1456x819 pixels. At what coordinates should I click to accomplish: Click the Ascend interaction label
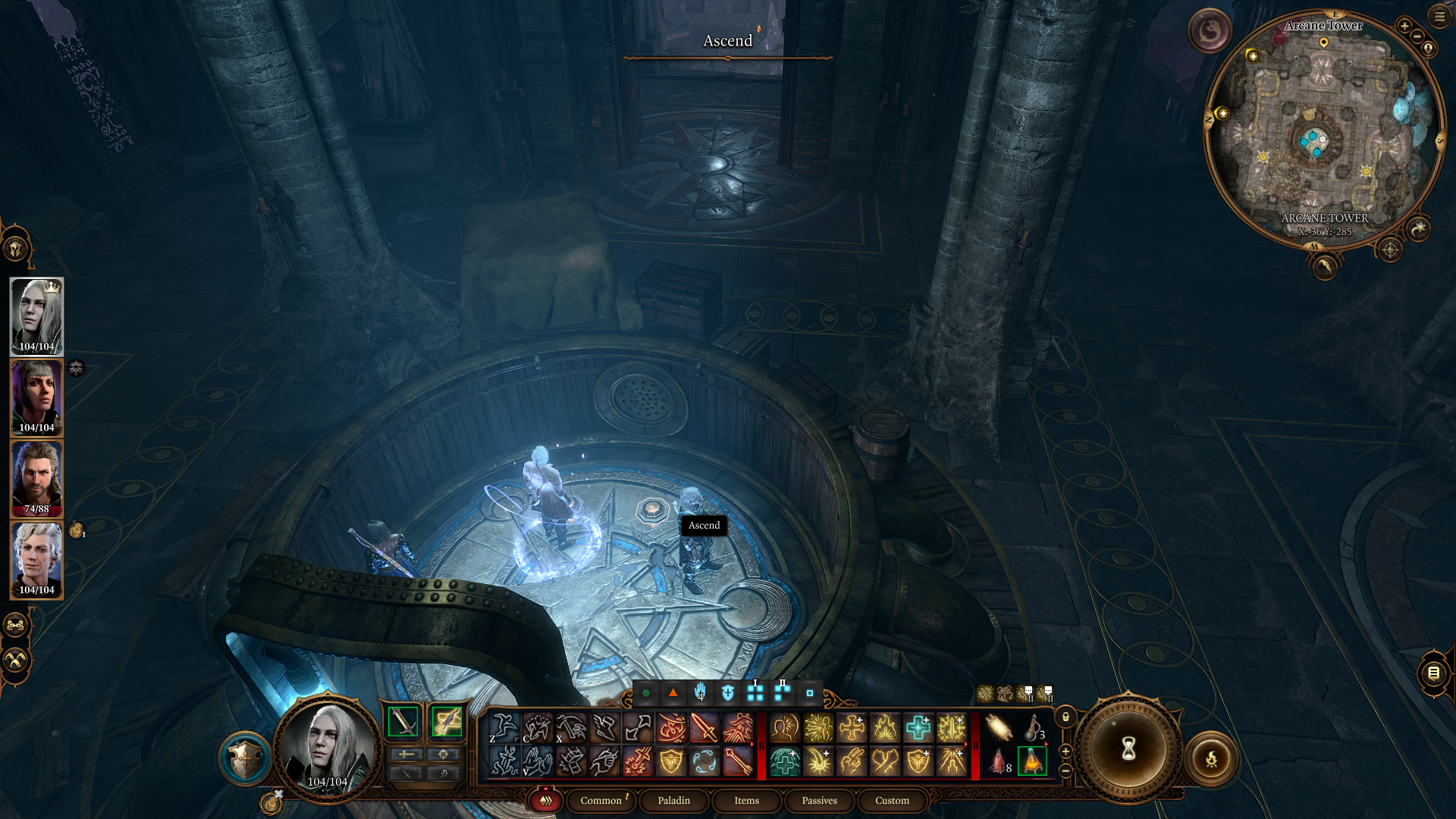click(703, 525)
